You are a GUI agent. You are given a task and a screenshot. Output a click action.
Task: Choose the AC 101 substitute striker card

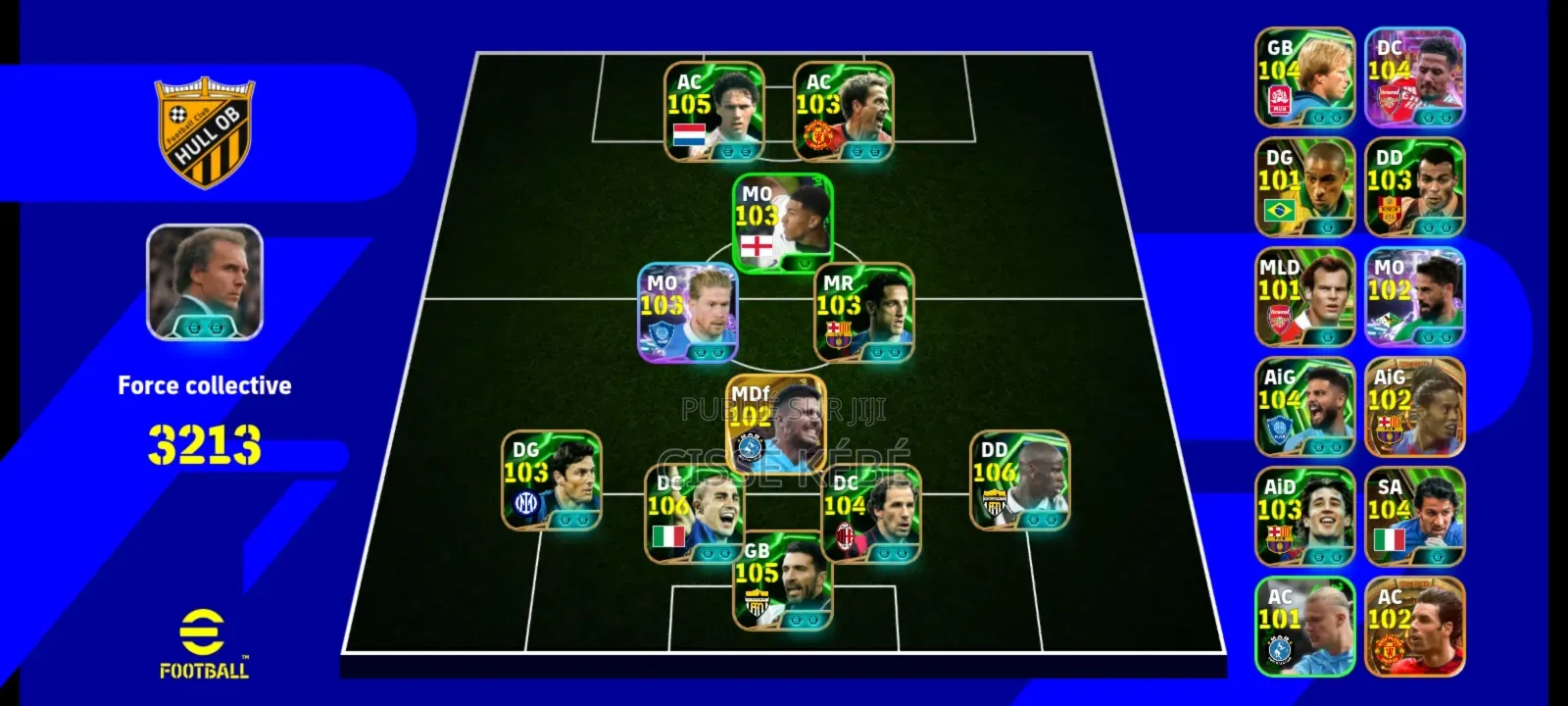pos(1304,626)
